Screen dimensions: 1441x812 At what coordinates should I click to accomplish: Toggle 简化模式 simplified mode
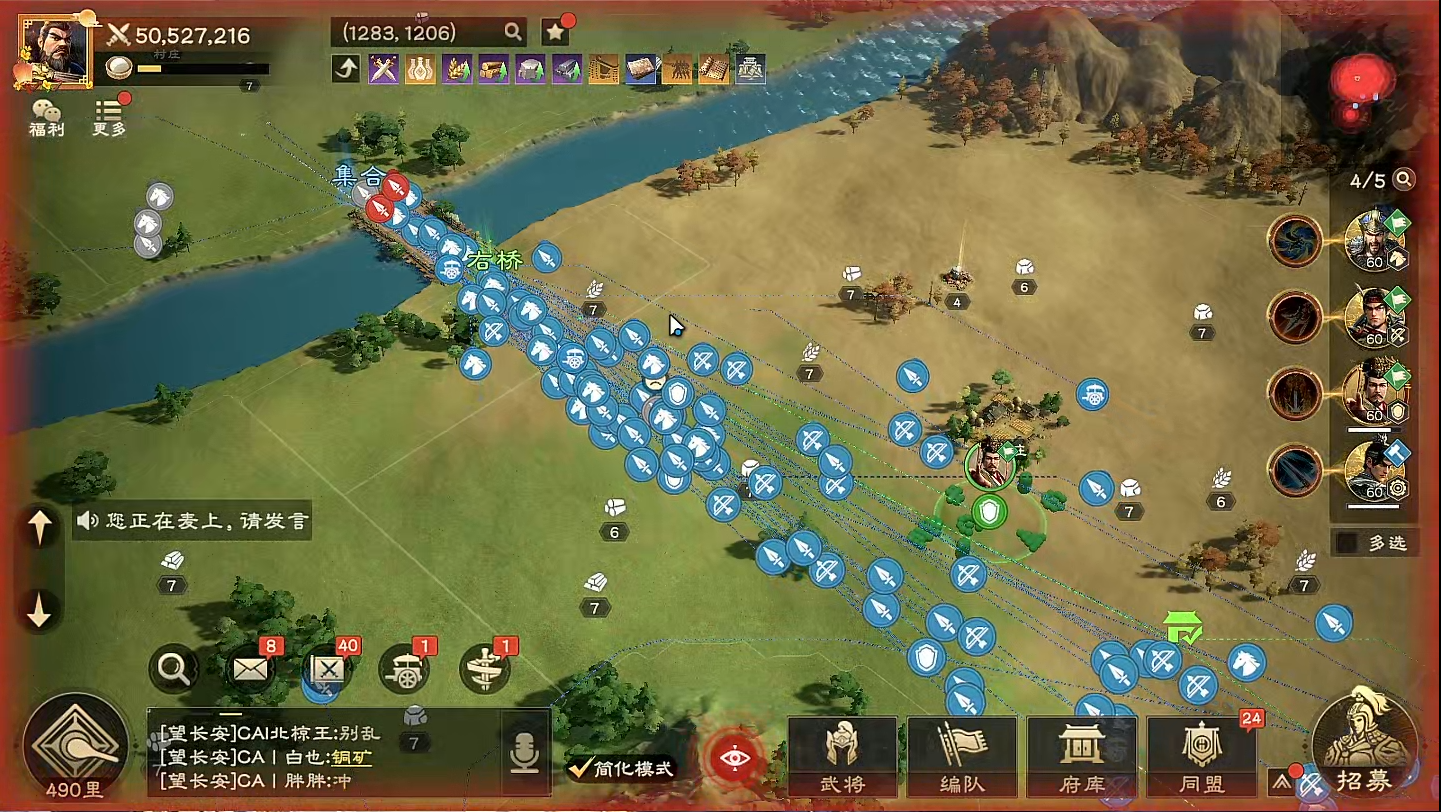click(620, 768)
